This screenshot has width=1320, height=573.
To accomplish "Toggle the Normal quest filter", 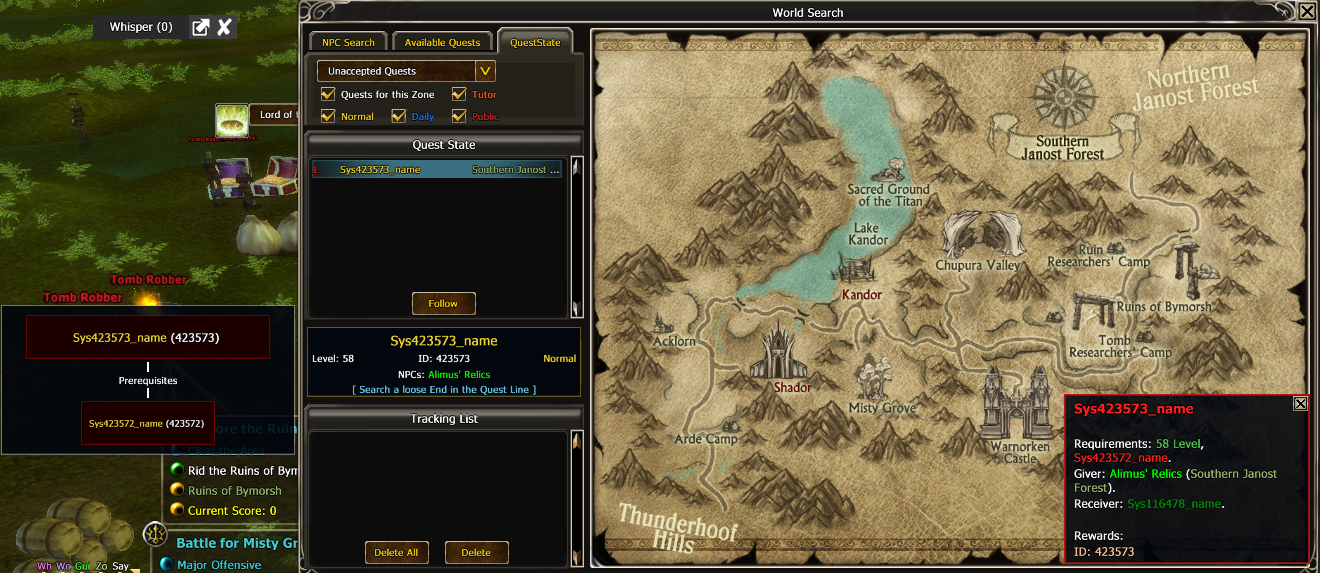I will coord(328,116).
